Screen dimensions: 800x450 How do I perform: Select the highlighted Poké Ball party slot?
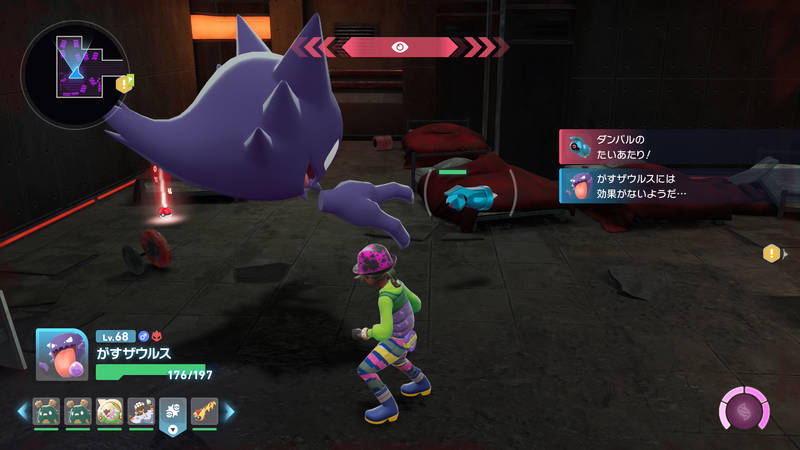coord(172,411)
